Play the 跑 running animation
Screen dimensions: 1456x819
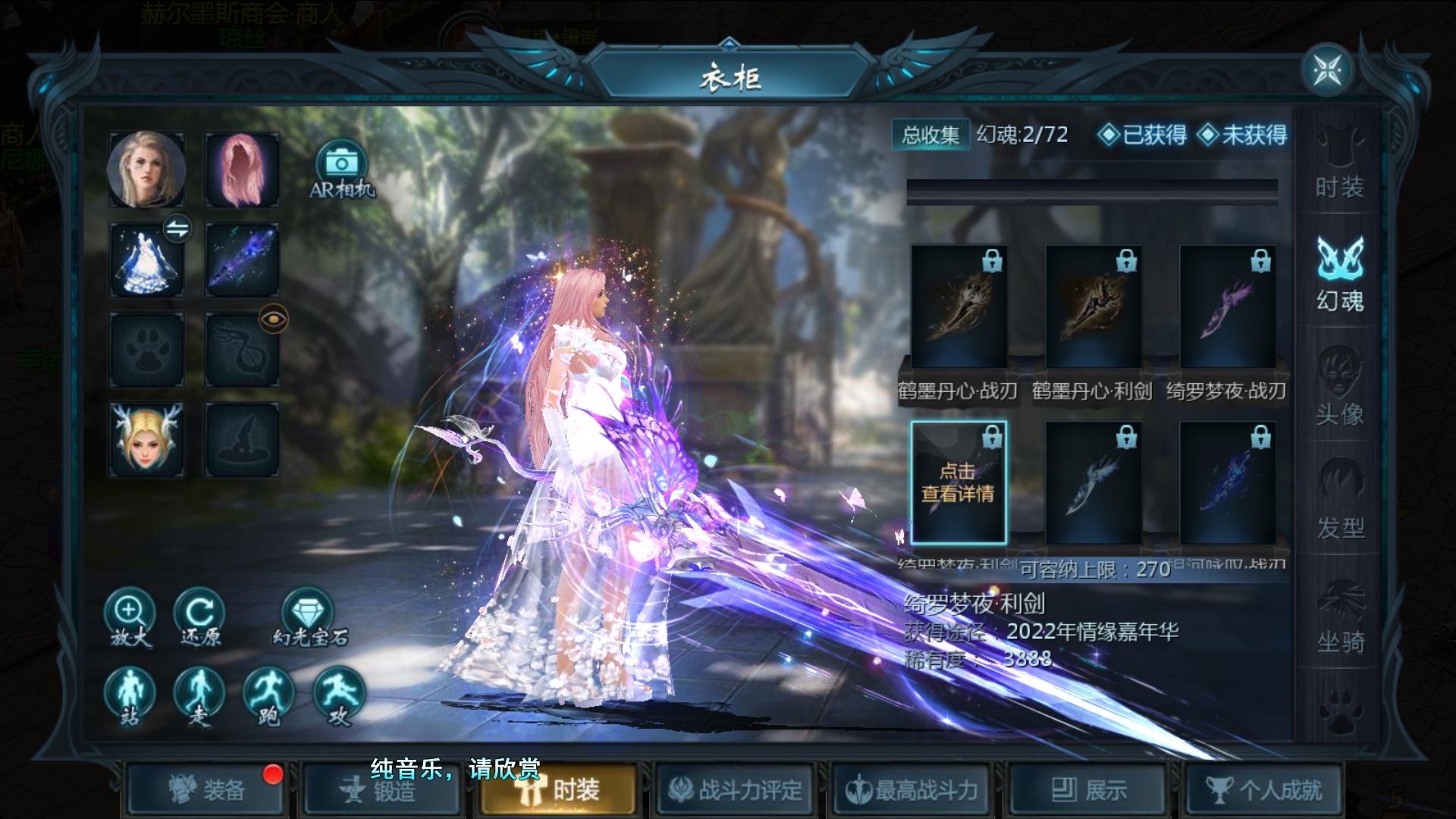coord(269,696)
